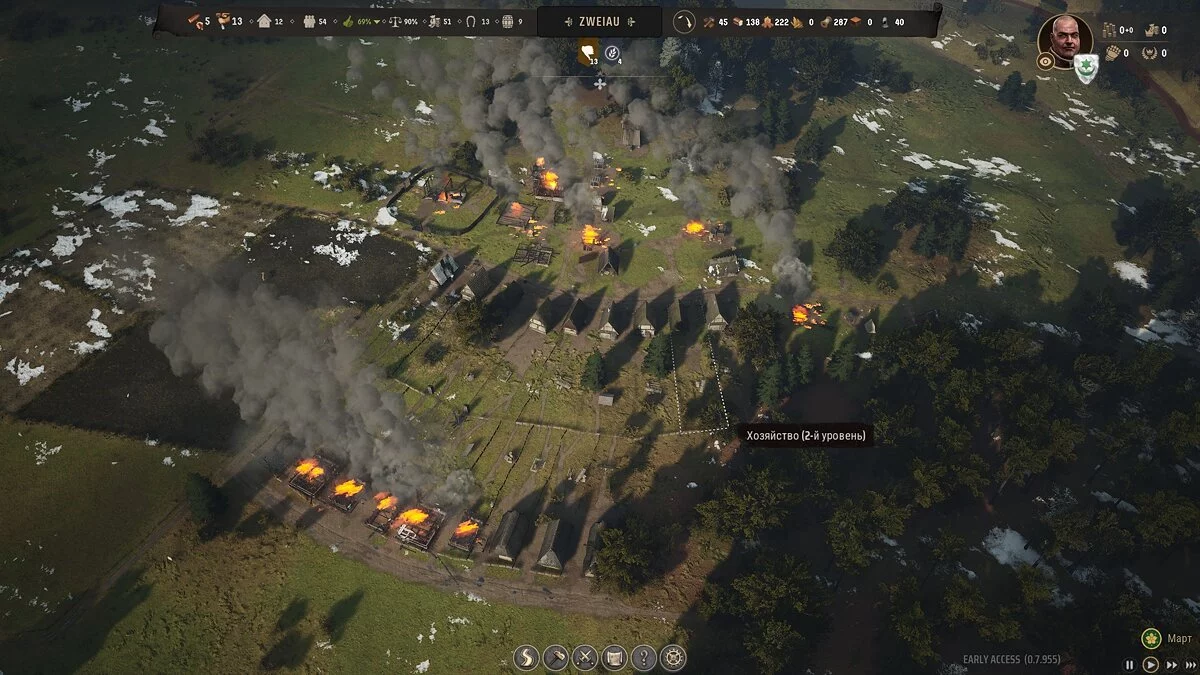
Task: Open the settings gear menu
Action: (x=673, y=657)
